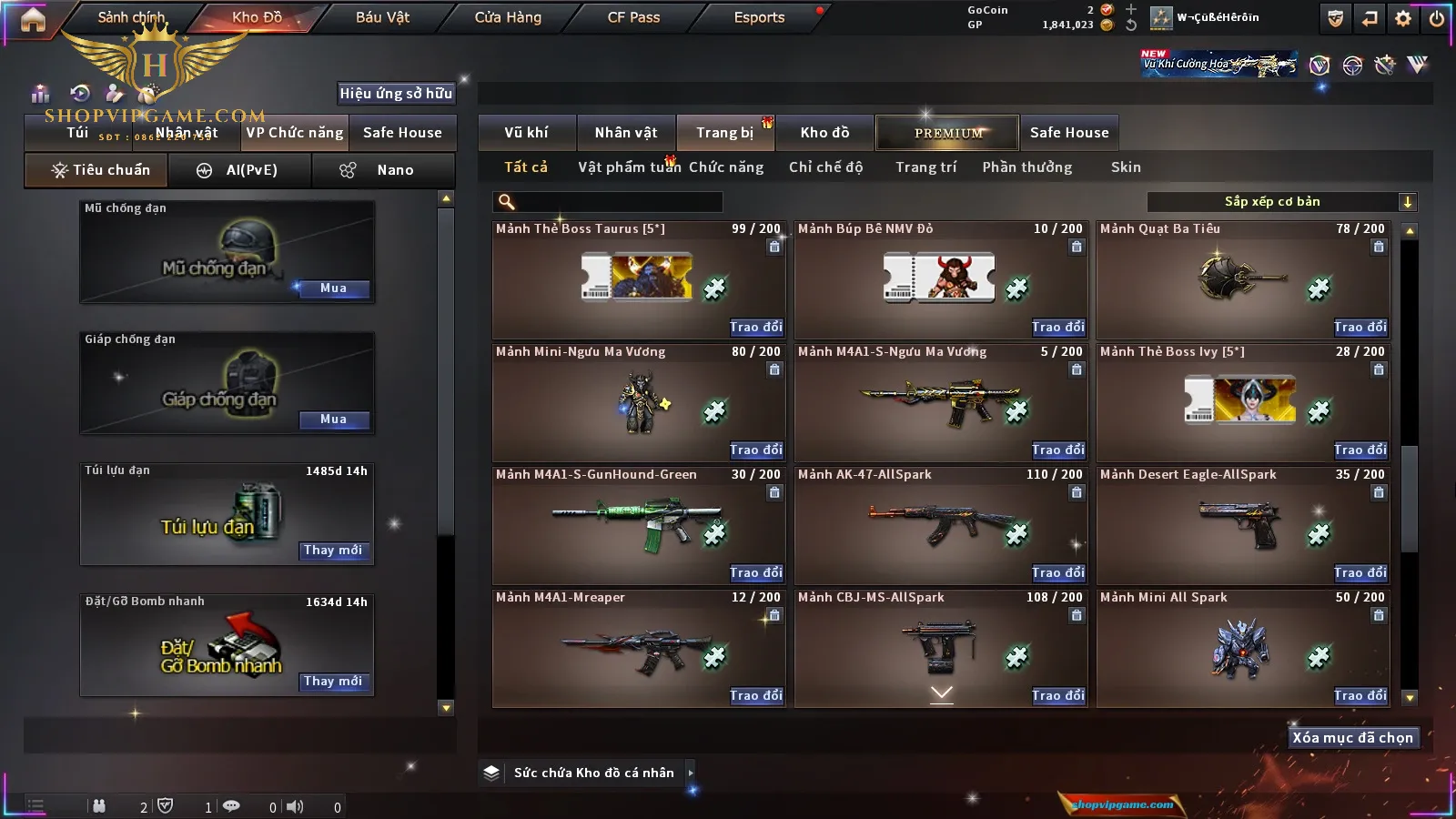The image size is (1456, 819).
Task: Select the PREMIUM tab
Action: click(948, 133)
